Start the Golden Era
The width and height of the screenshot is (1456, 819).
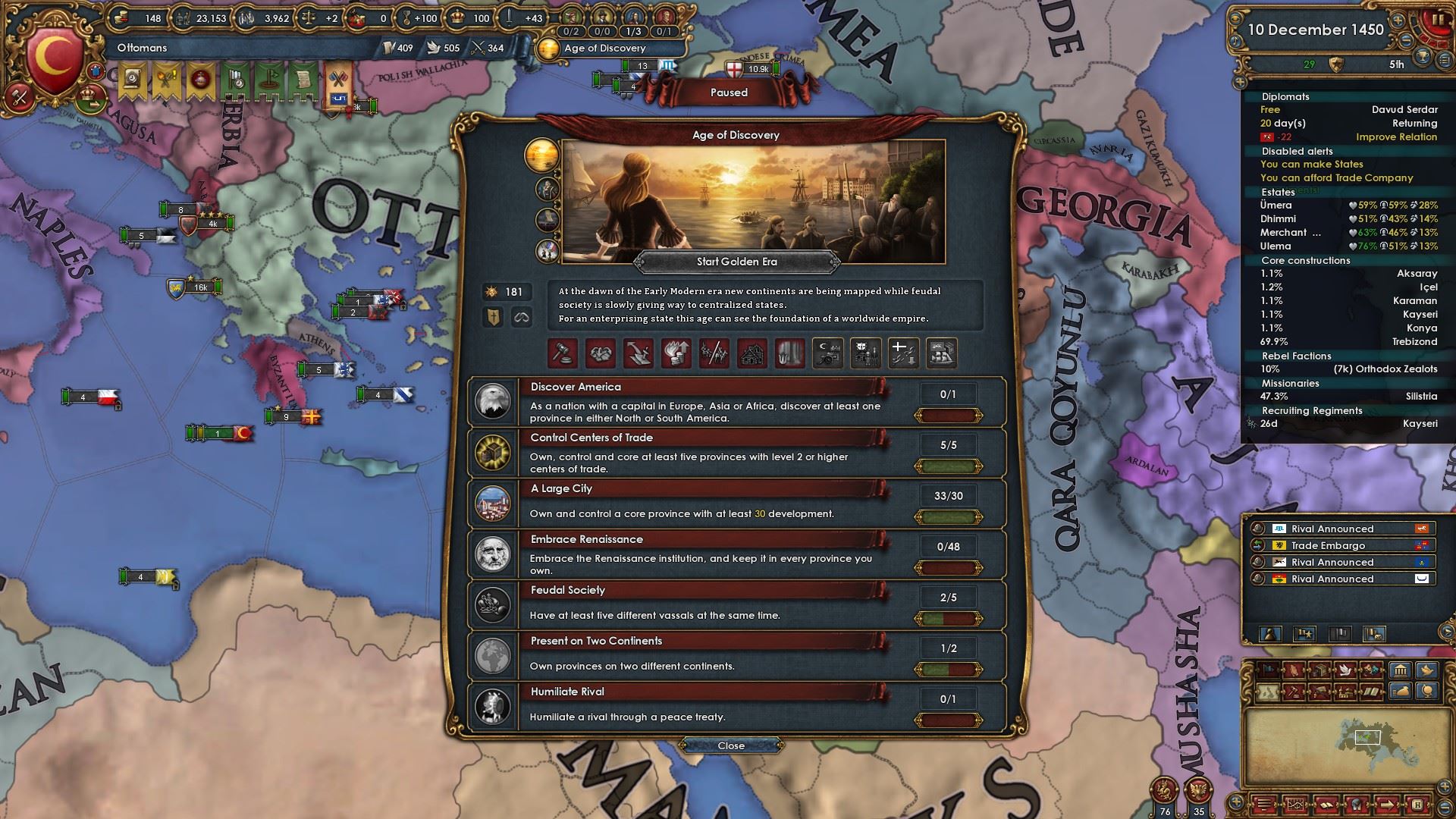736,262
